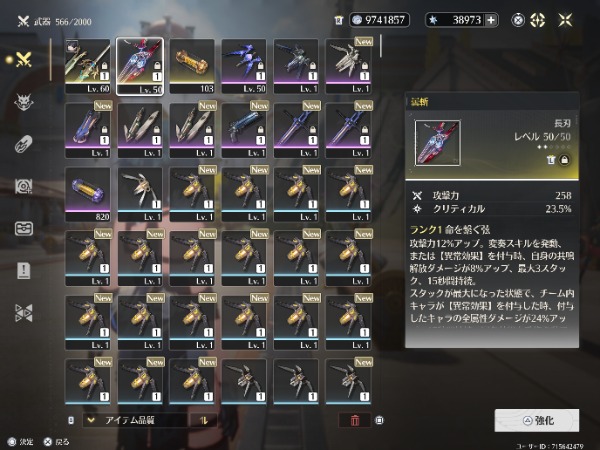The height and width of the screenshot is (450, 600).
Task: Choose the highlighted Lv. 50 red blade
Action: pos(140,64)
